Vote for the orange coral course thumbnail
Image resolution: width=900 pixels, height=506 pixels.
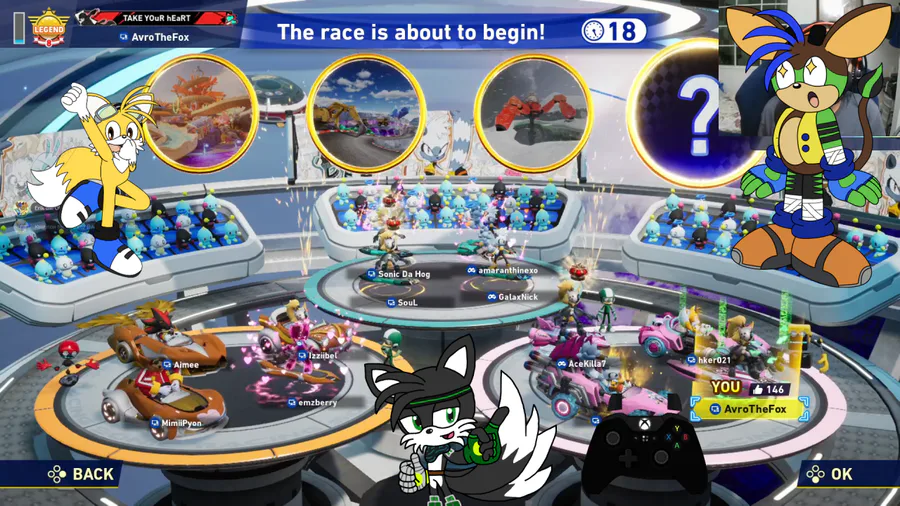click(200, 112)
